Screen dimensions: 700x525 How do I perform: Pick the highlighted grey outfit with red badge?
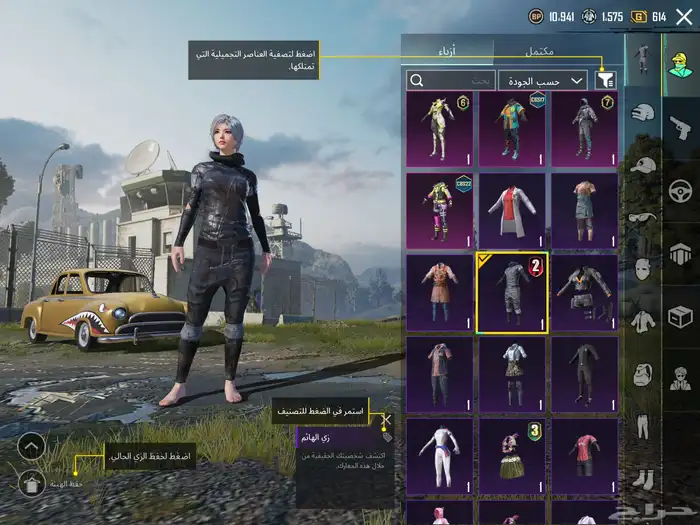coord(511,292)
